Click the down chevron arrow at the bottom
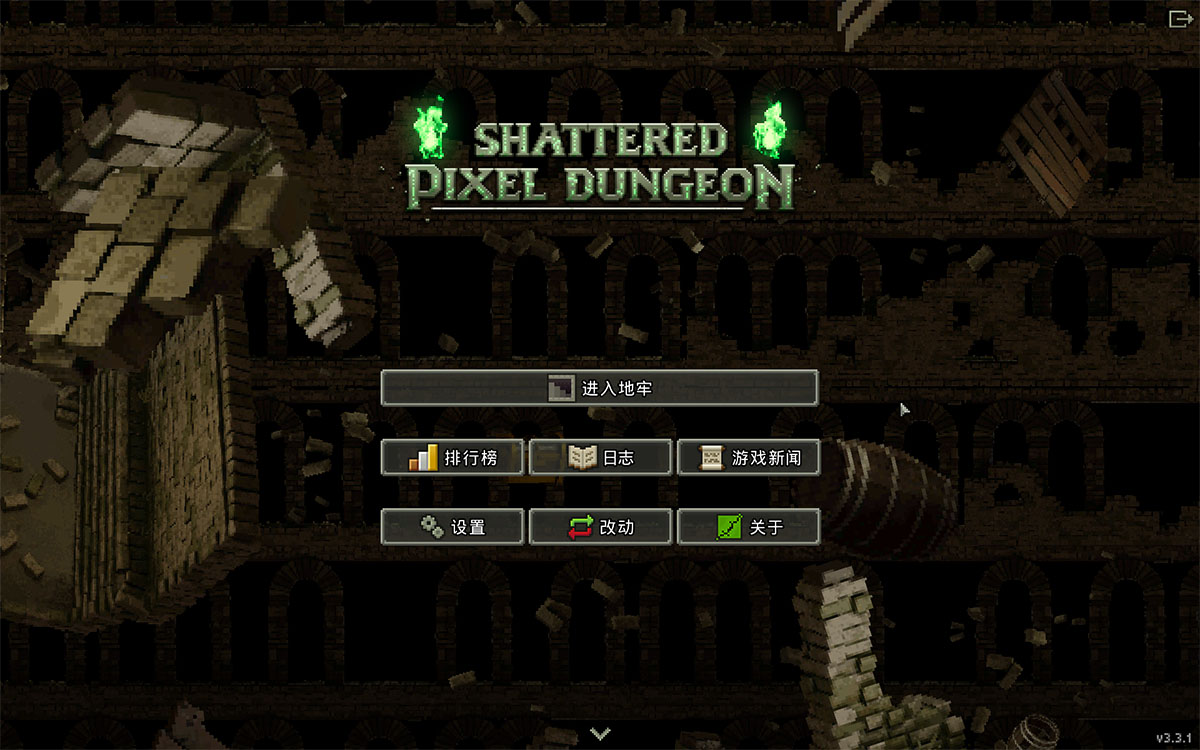1200x750 pixels. tap(600, 734)
